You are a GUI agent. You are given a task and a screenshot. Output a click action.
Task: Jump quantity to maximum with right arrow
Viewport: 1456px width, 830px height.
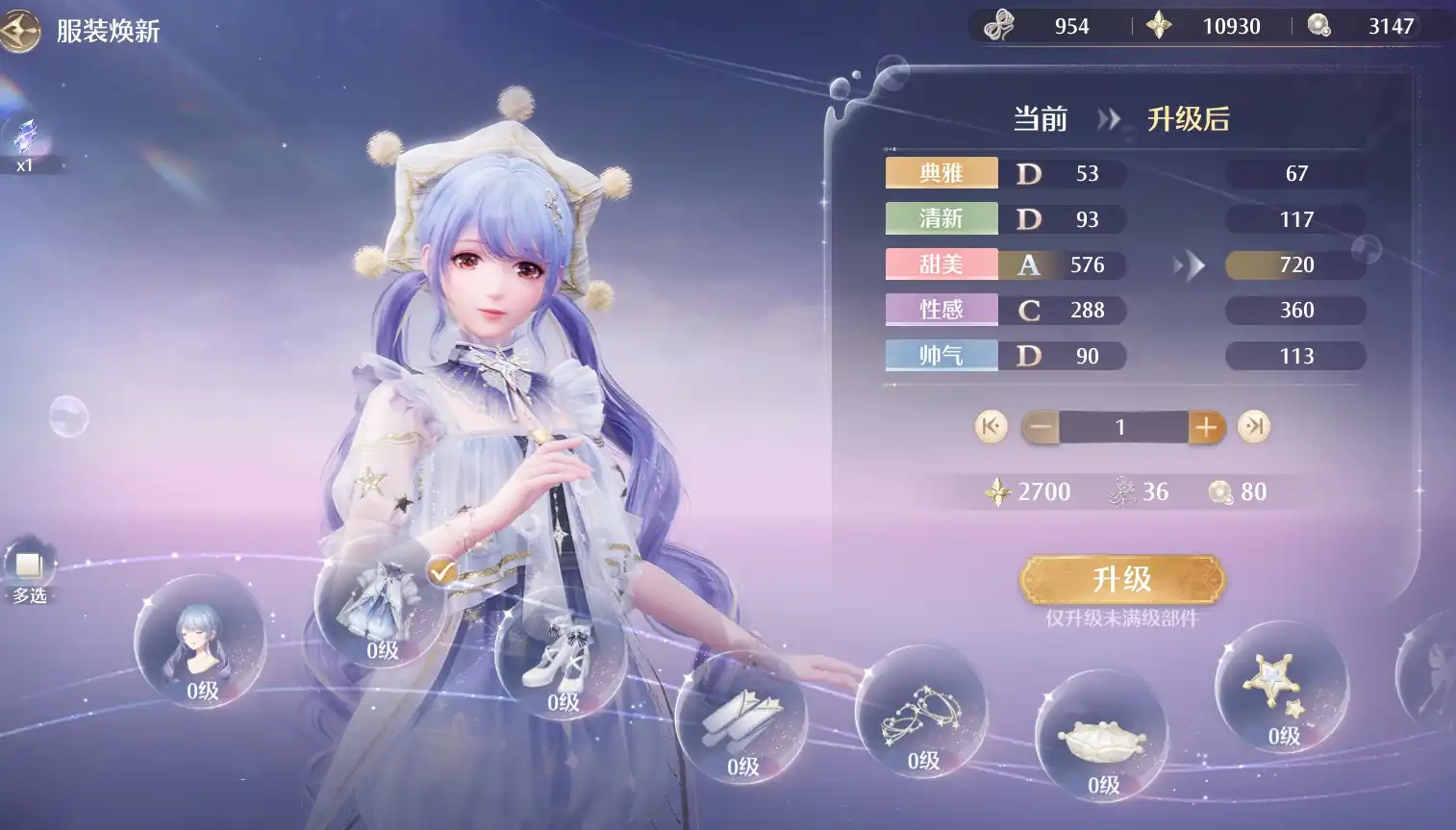1253,426
